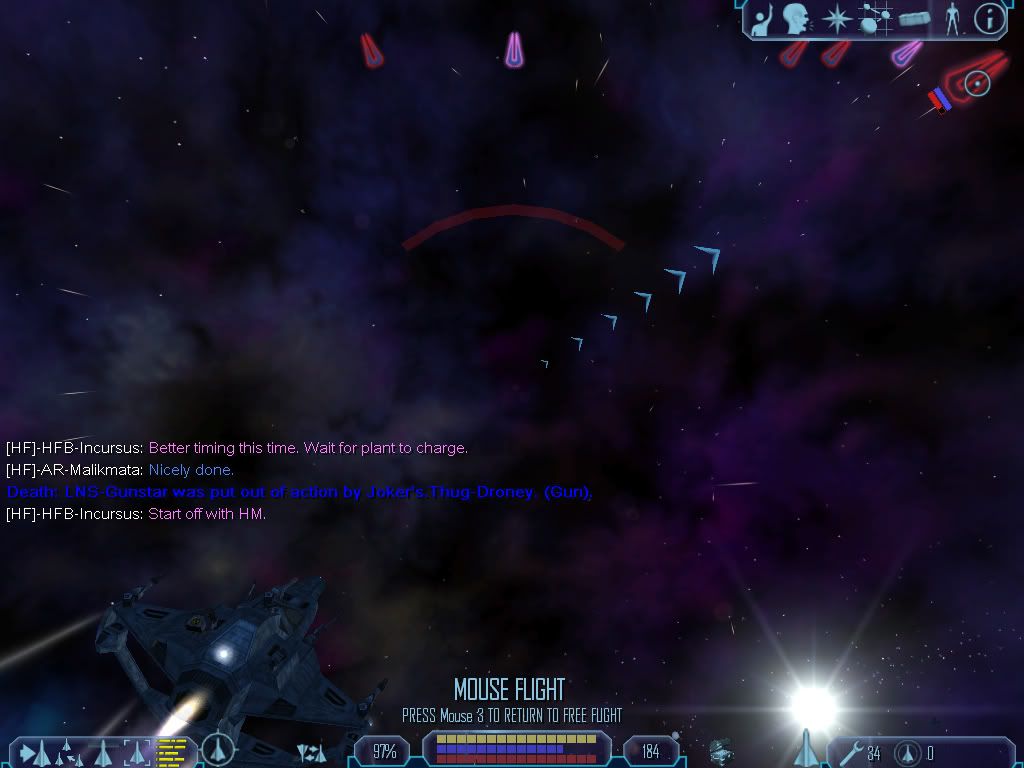The width and height of the screenshot is (1024, 768).
Task: Open the waving-figure request menu icon
Action: pos(762,18)
